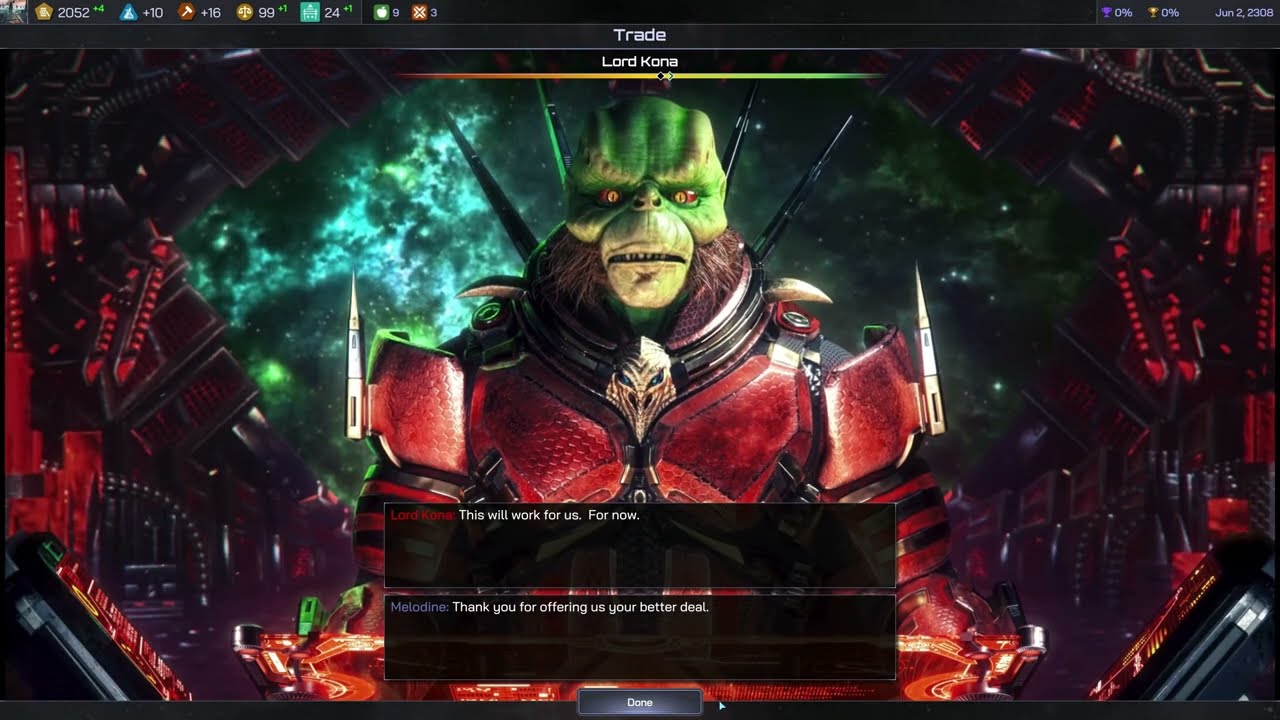Click the golden scales icon

click(x=244, y=12)
